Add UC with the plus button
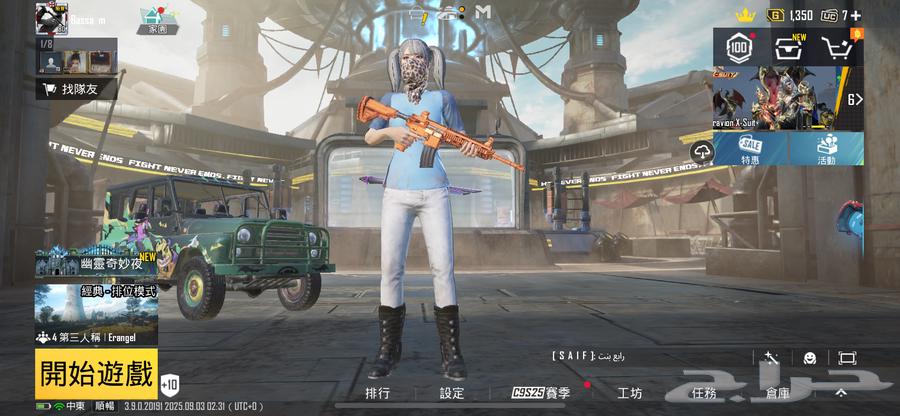Viewport: 900px width, 416px height. 856,15
